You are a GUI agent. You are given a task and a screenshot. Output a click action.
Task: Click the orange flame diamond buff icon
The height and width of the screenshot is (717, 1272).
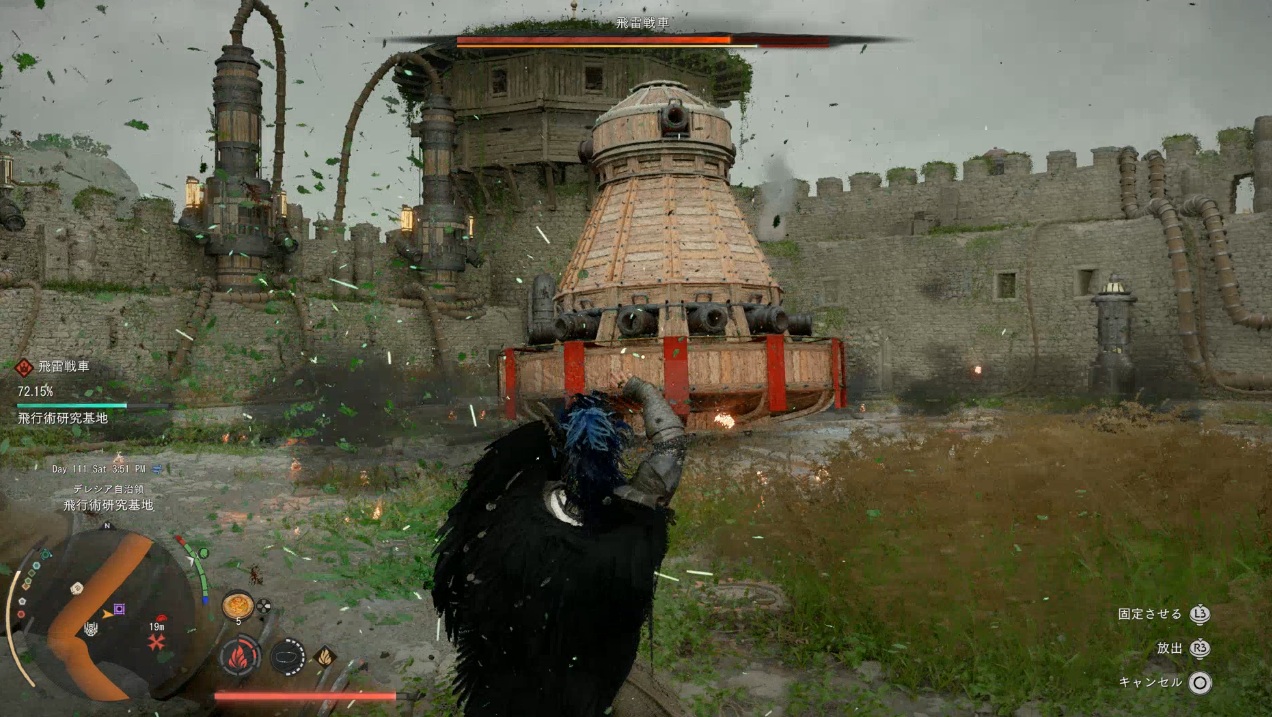tap(324, 656)
